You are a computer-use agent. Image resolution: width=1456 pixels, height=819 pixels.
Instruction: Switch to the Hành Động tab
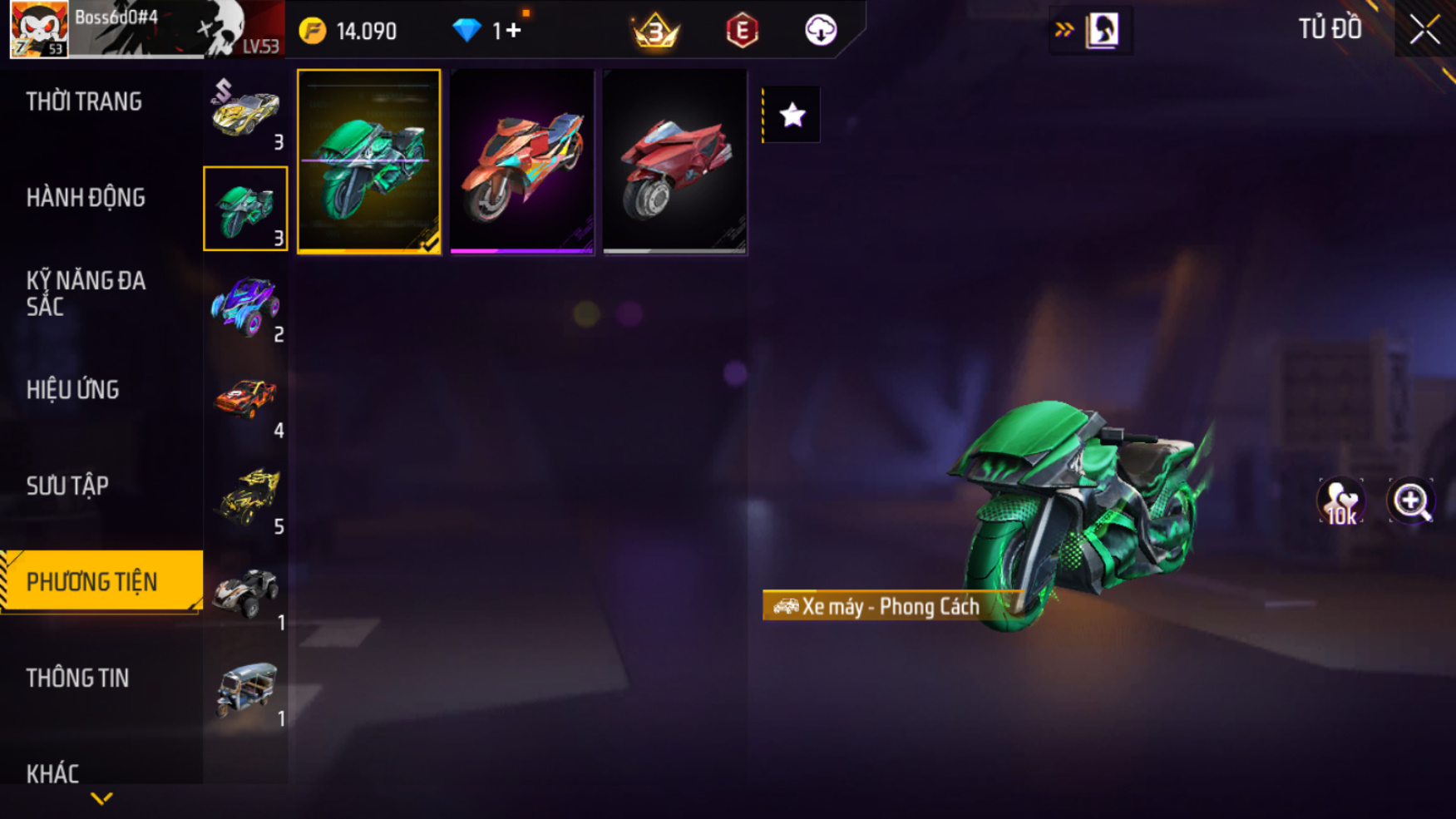pyautogui.click(x=86, y=198)
